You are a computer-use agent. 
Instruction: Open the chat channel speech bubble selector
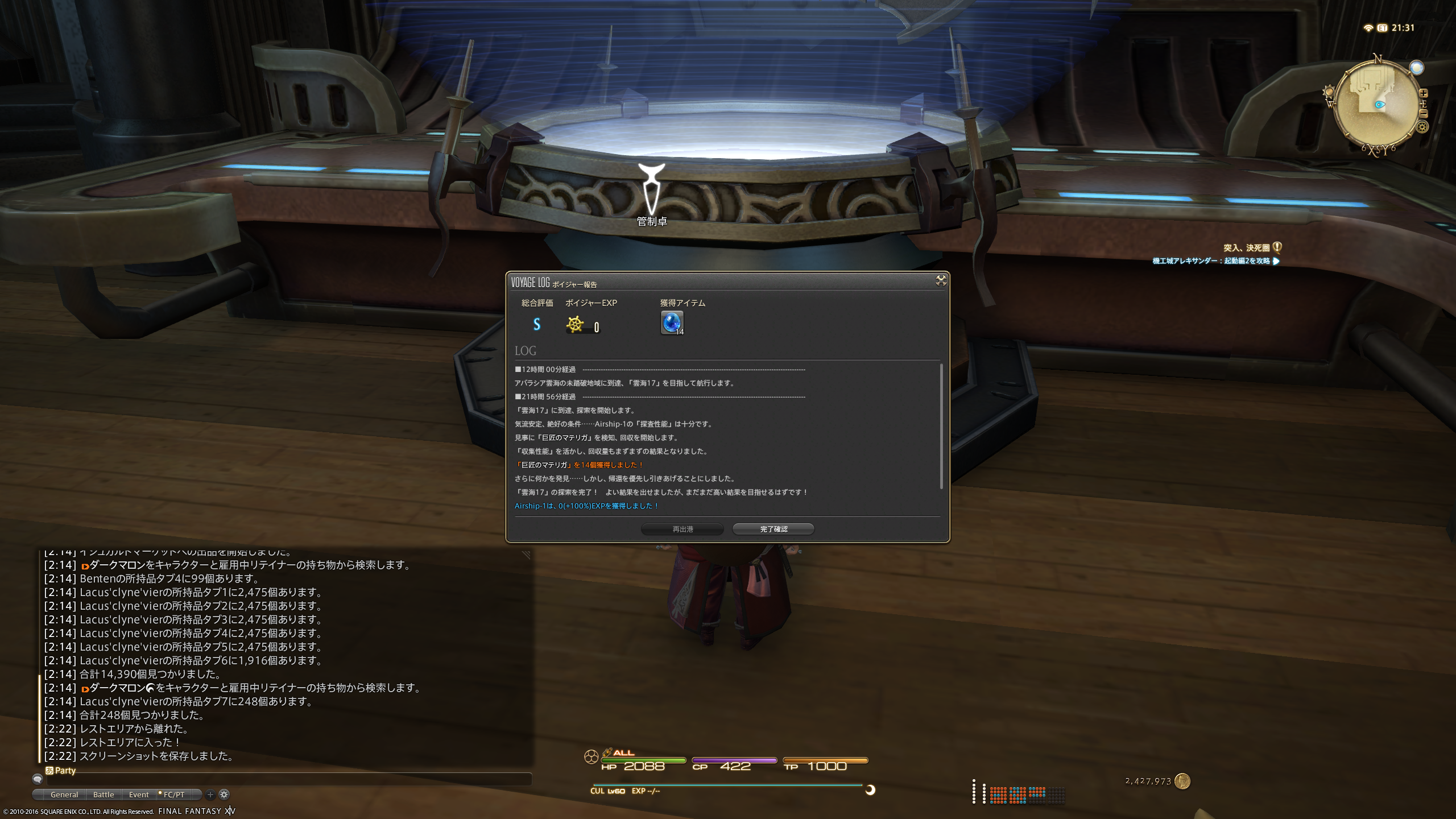(38, 779)
